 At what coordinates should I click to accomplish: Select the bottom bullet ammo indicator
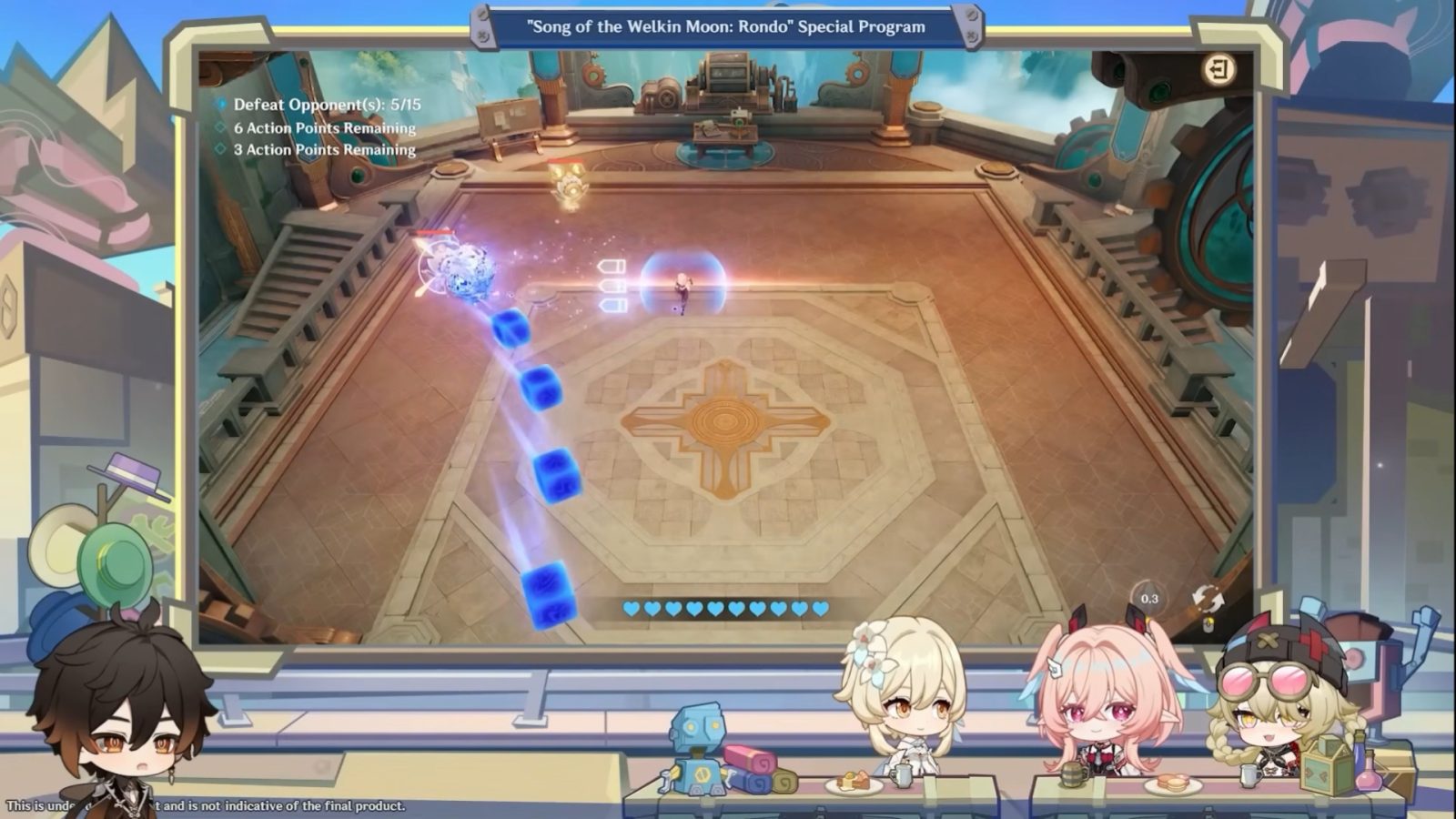(x=612, y=306)
